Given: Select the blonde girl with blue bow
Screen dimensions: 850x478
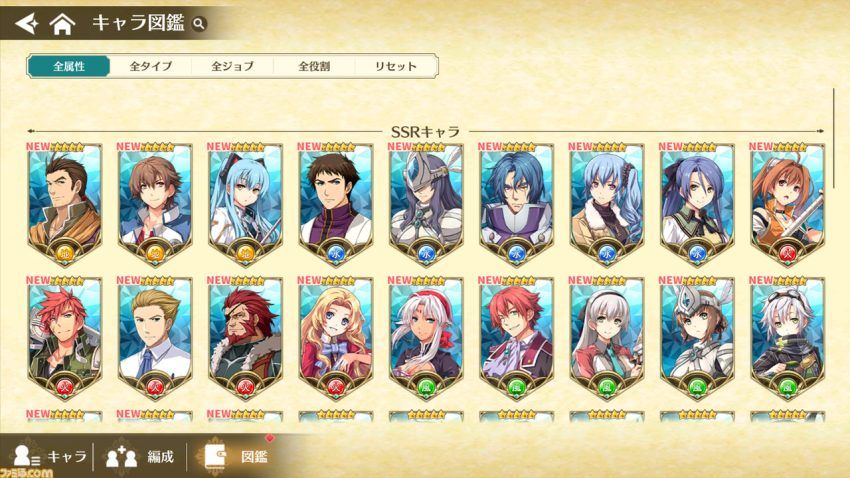Looking at the screenshot, I should (335, 332).
